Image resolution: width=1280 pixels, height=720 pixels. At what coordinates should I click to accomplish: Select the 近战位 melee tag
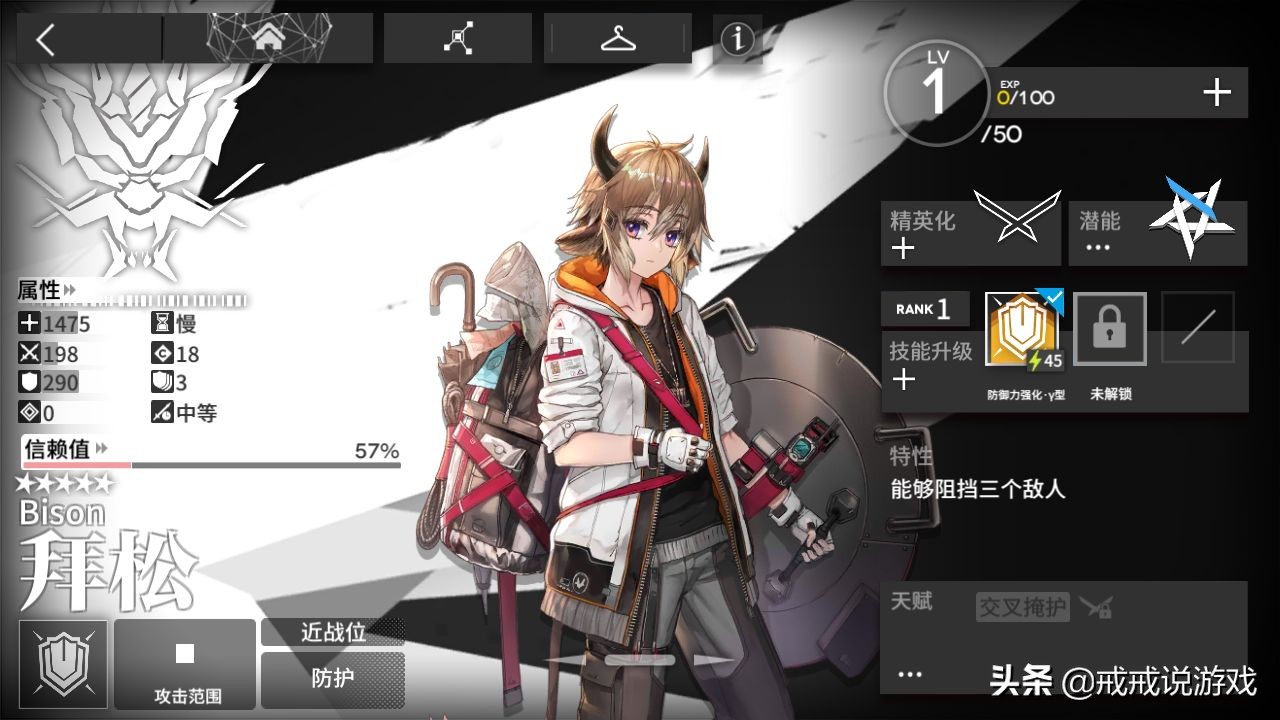(x=333, y=632)
